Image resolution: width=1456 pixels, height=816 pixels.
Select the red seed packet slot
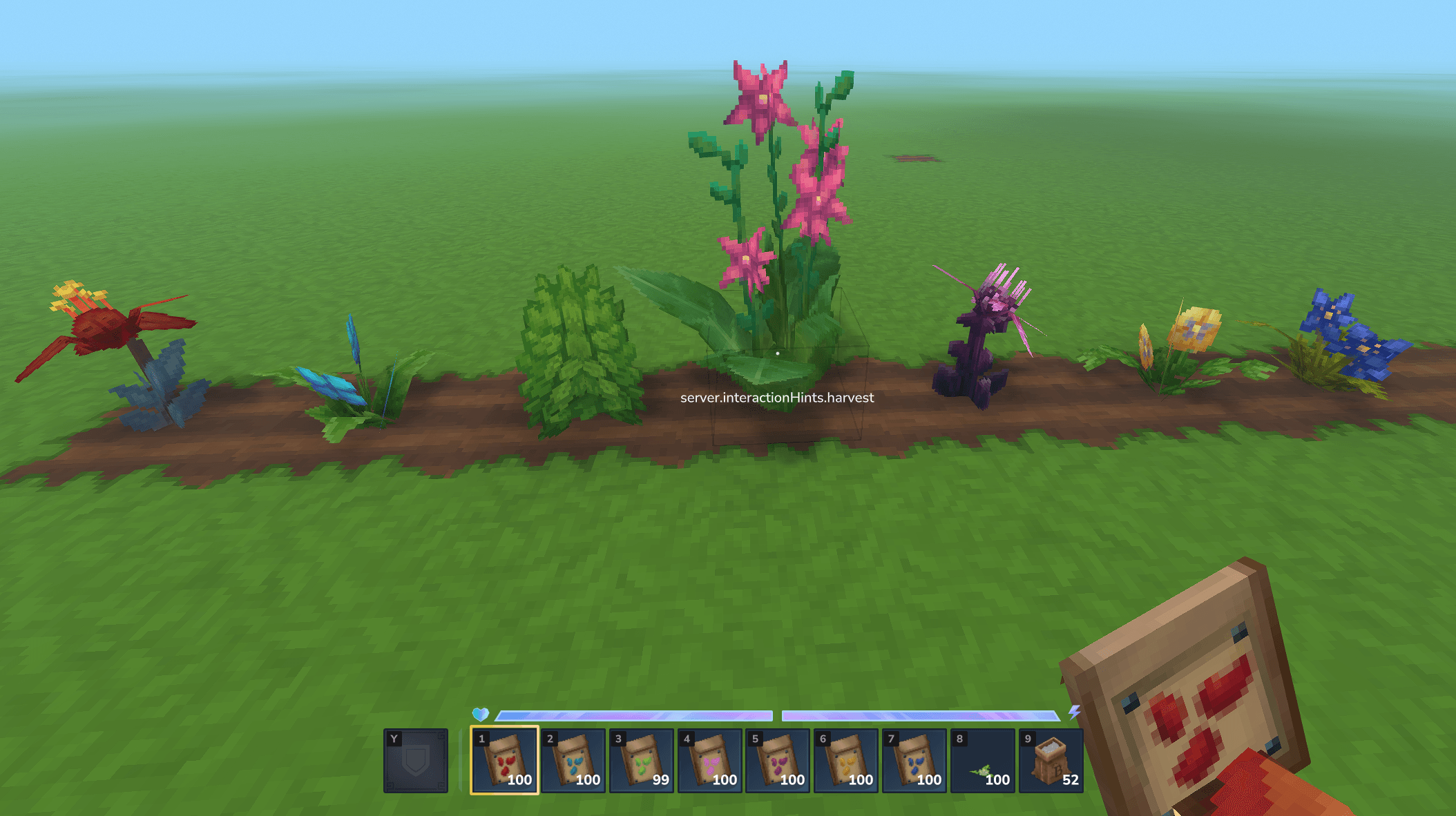pyautogui.click(x=505, y=760)
